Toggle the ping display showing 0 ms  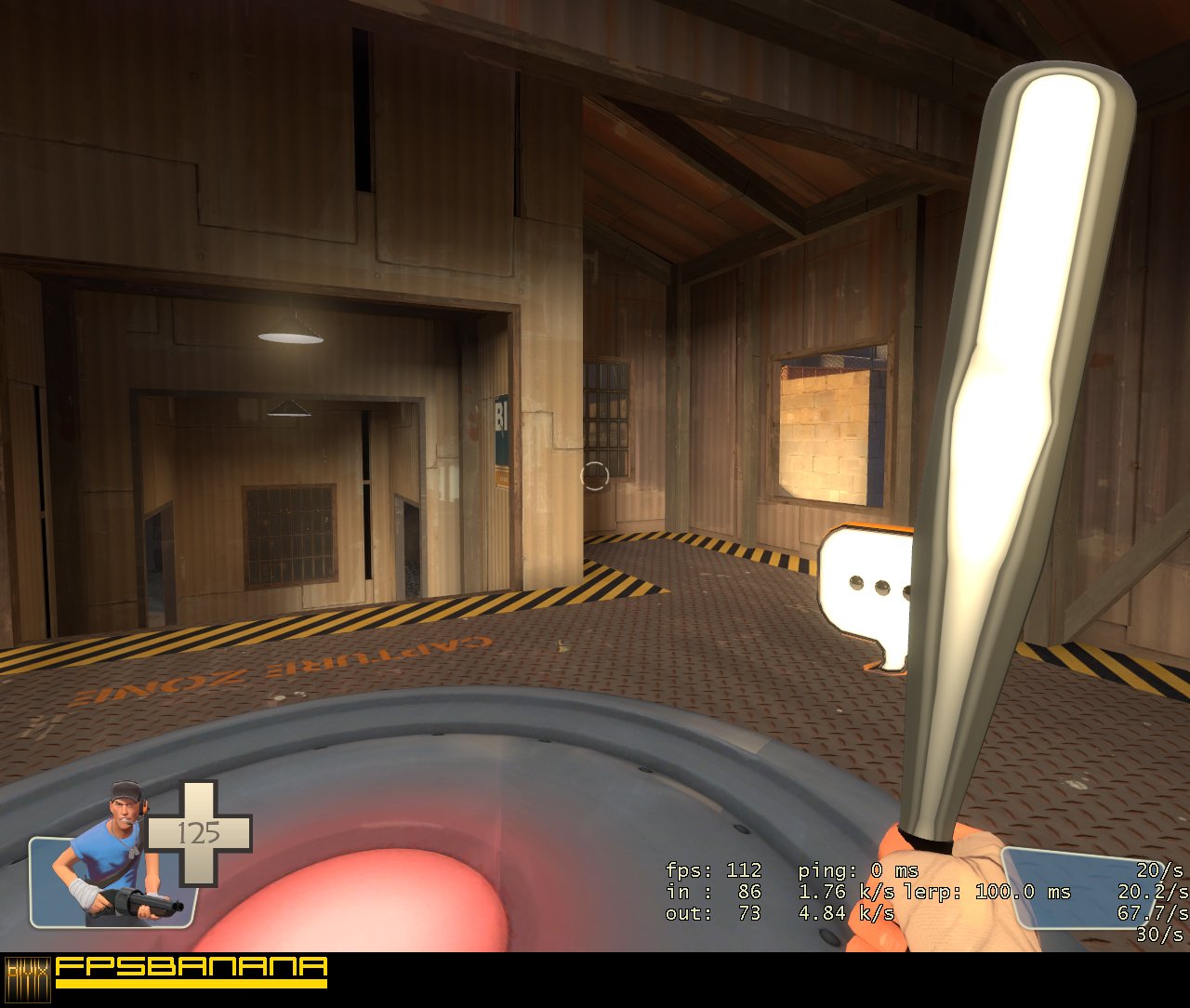[x=855, y=872]
